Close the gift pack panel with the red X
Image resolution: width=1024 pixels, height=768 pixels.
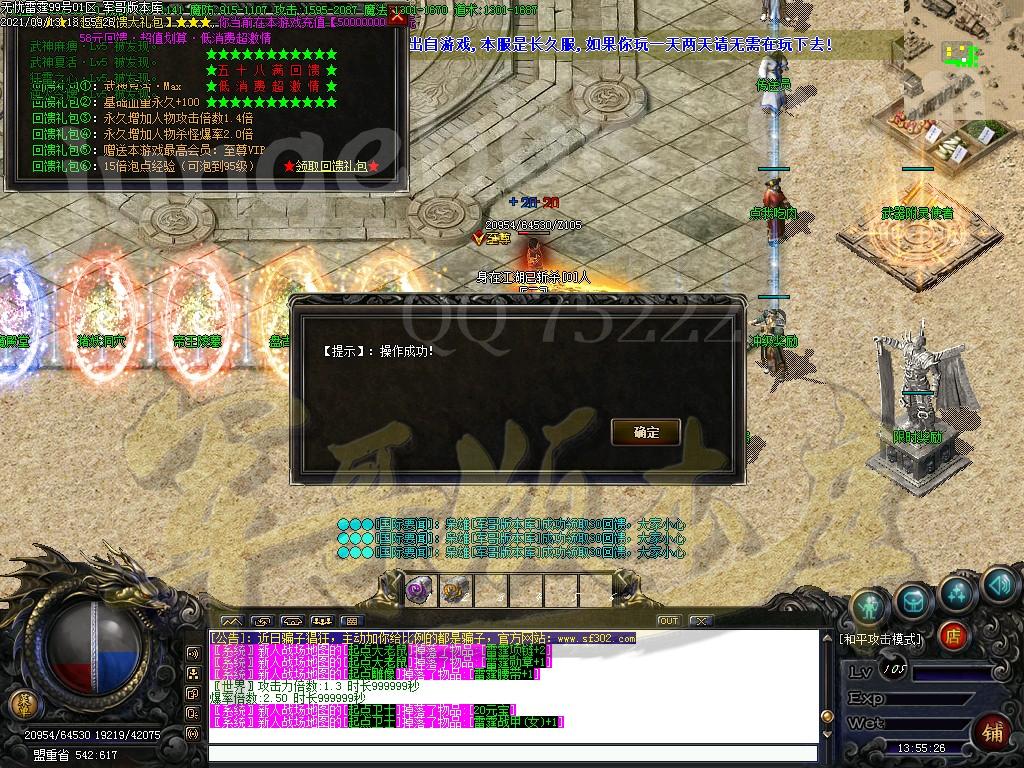point(398,19)
